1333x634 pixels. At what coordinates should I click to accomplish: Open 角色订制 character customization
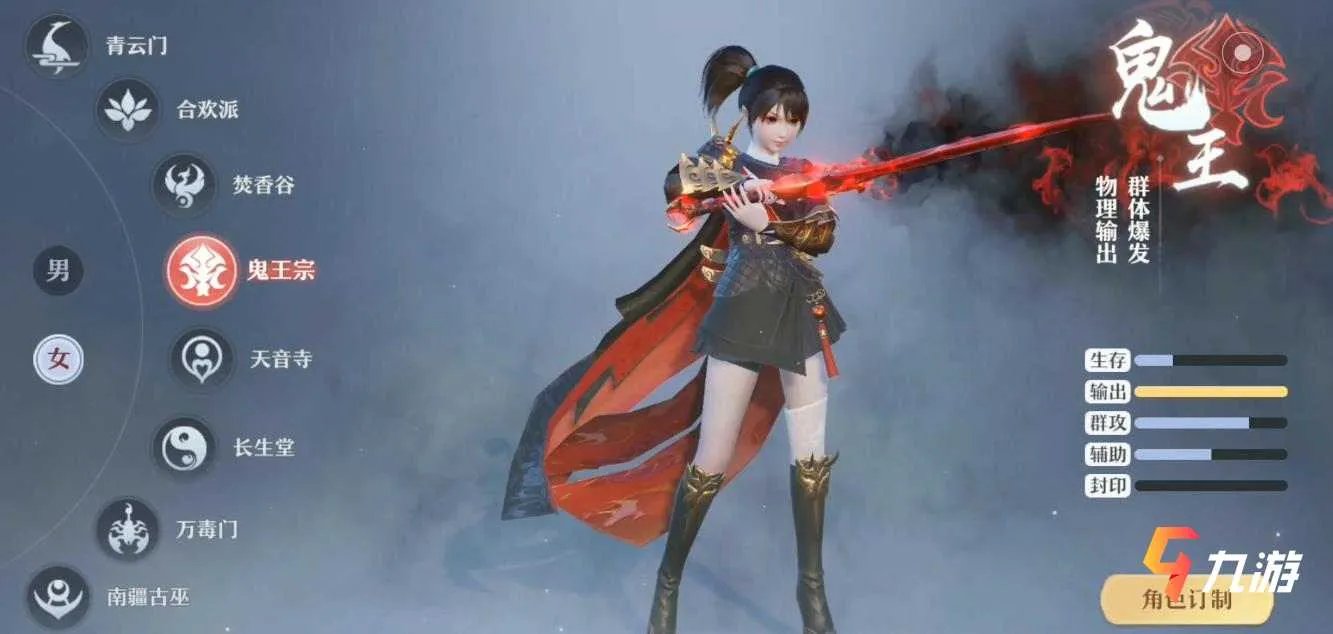click(x=1186, y=600)
